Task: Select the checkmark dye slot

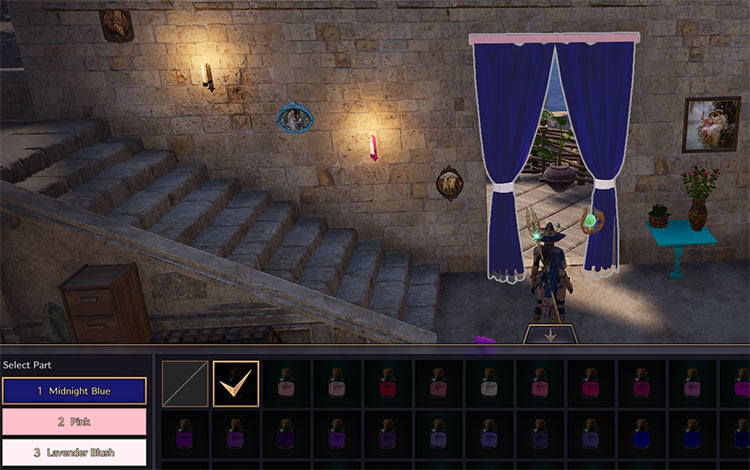Action: [x=236, y=384]
